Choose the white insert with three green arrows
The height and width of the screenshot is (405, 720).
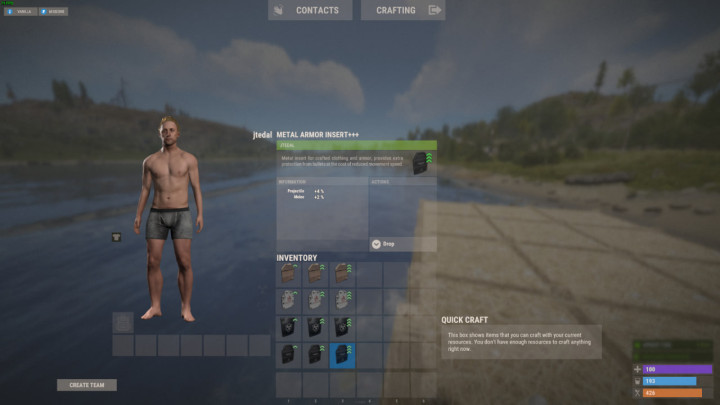[x=343, y=300]
